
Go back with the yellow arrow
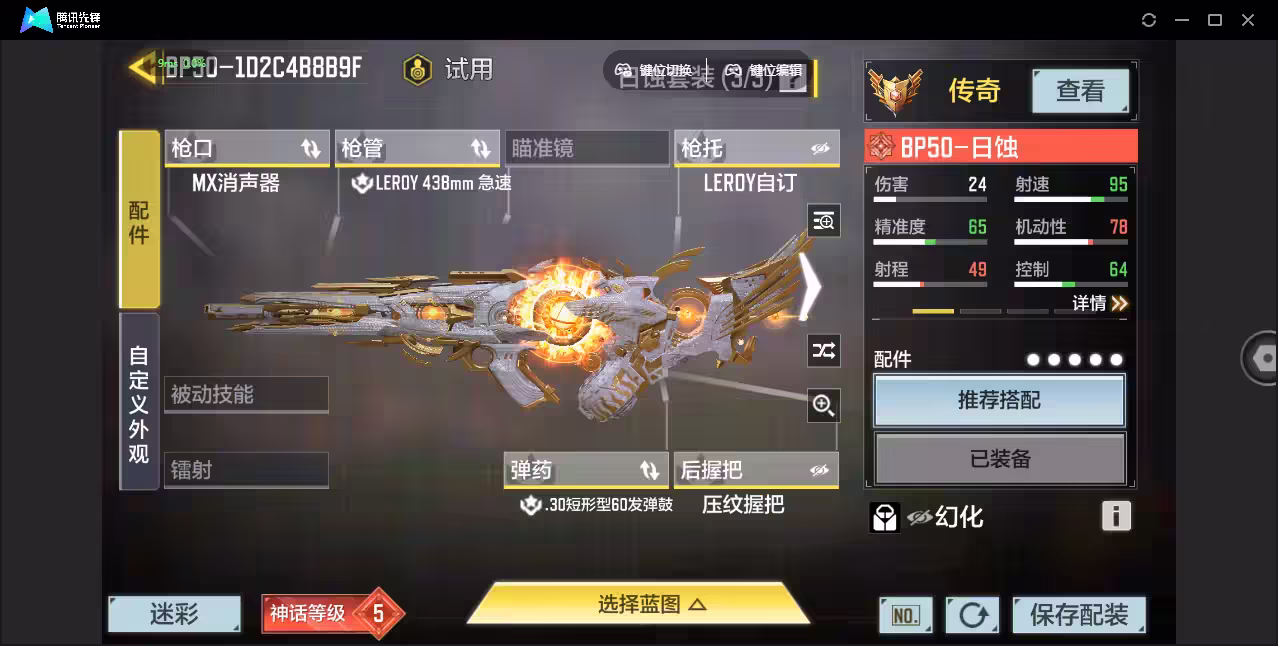coord(141,67)
